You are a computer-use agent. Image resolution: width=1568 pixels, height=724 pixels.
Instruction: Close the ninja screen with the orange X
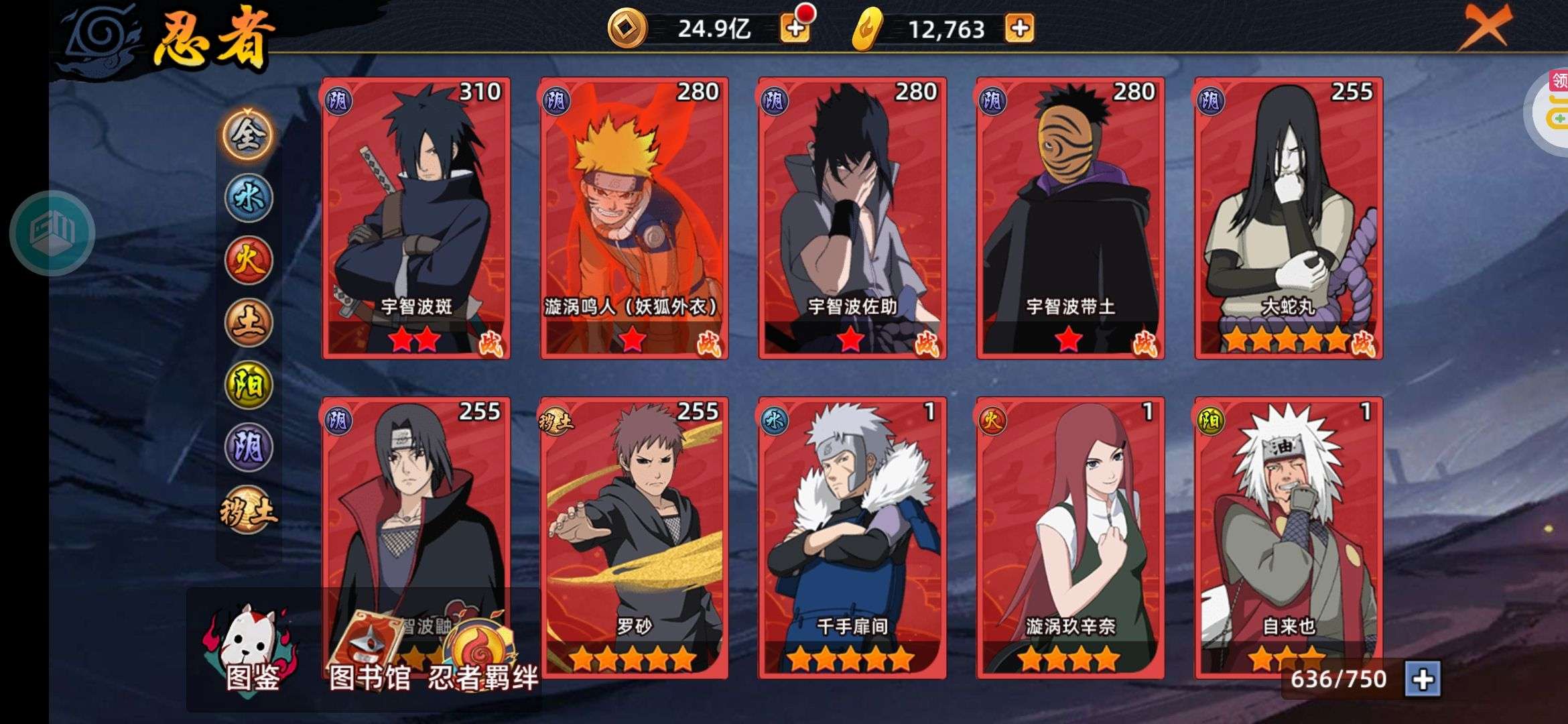[1485, 27]
